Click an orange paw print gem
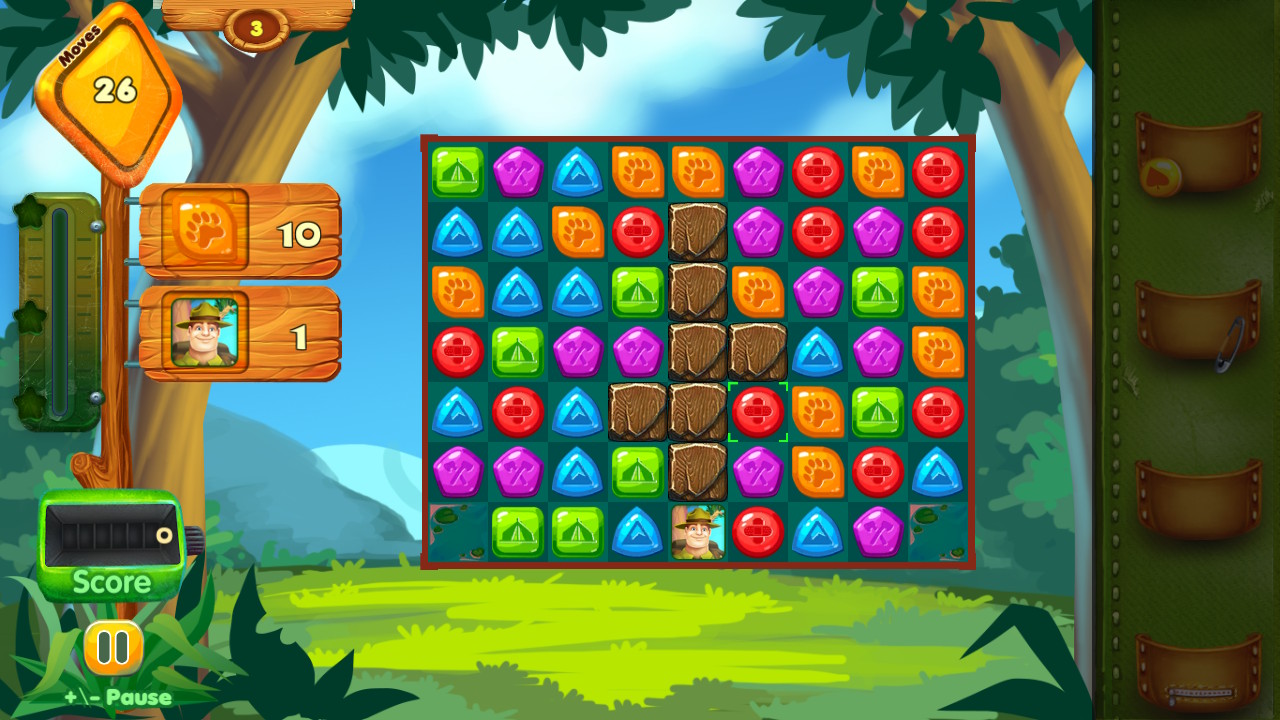Screen dimensions: 1280x720 pyautogui.click(x=637, y=171)
